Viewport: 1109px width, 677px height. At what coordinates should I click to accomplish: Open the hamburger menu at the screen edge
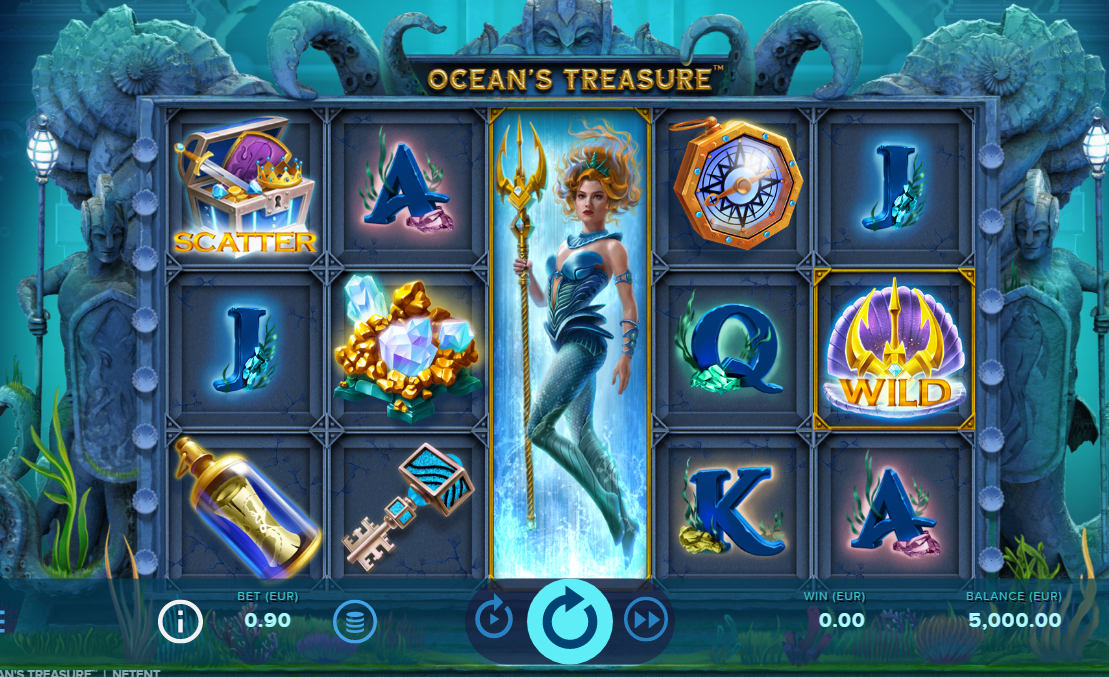click(2, 622)
